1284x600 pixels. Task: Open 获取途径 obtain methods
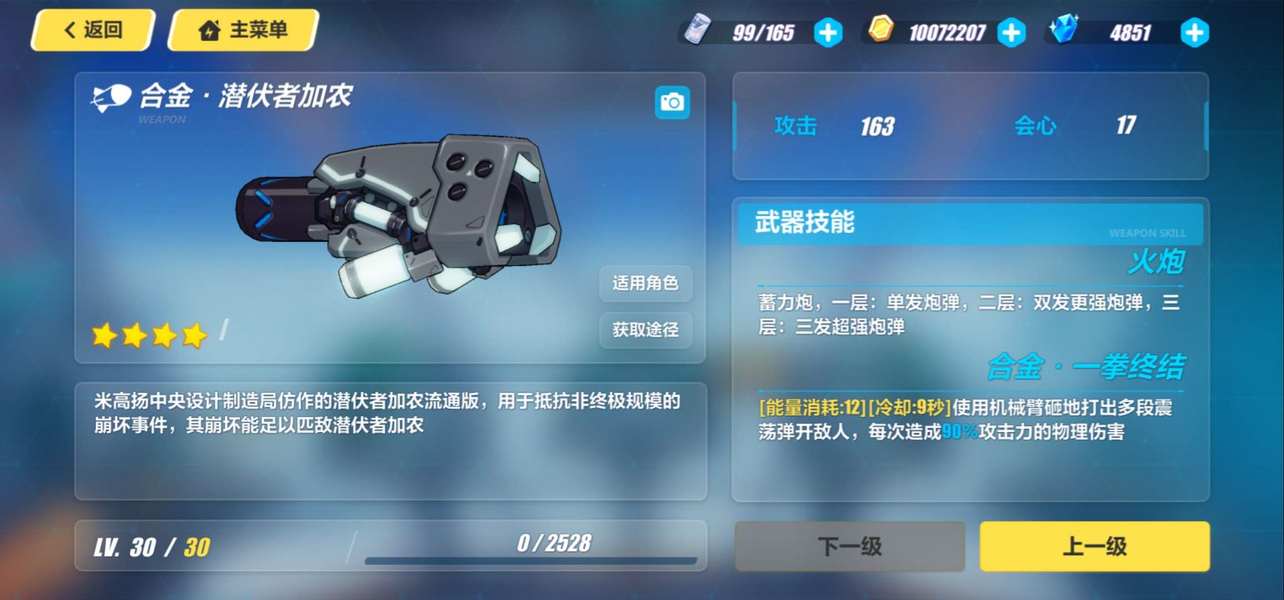[x=645, y=329]
